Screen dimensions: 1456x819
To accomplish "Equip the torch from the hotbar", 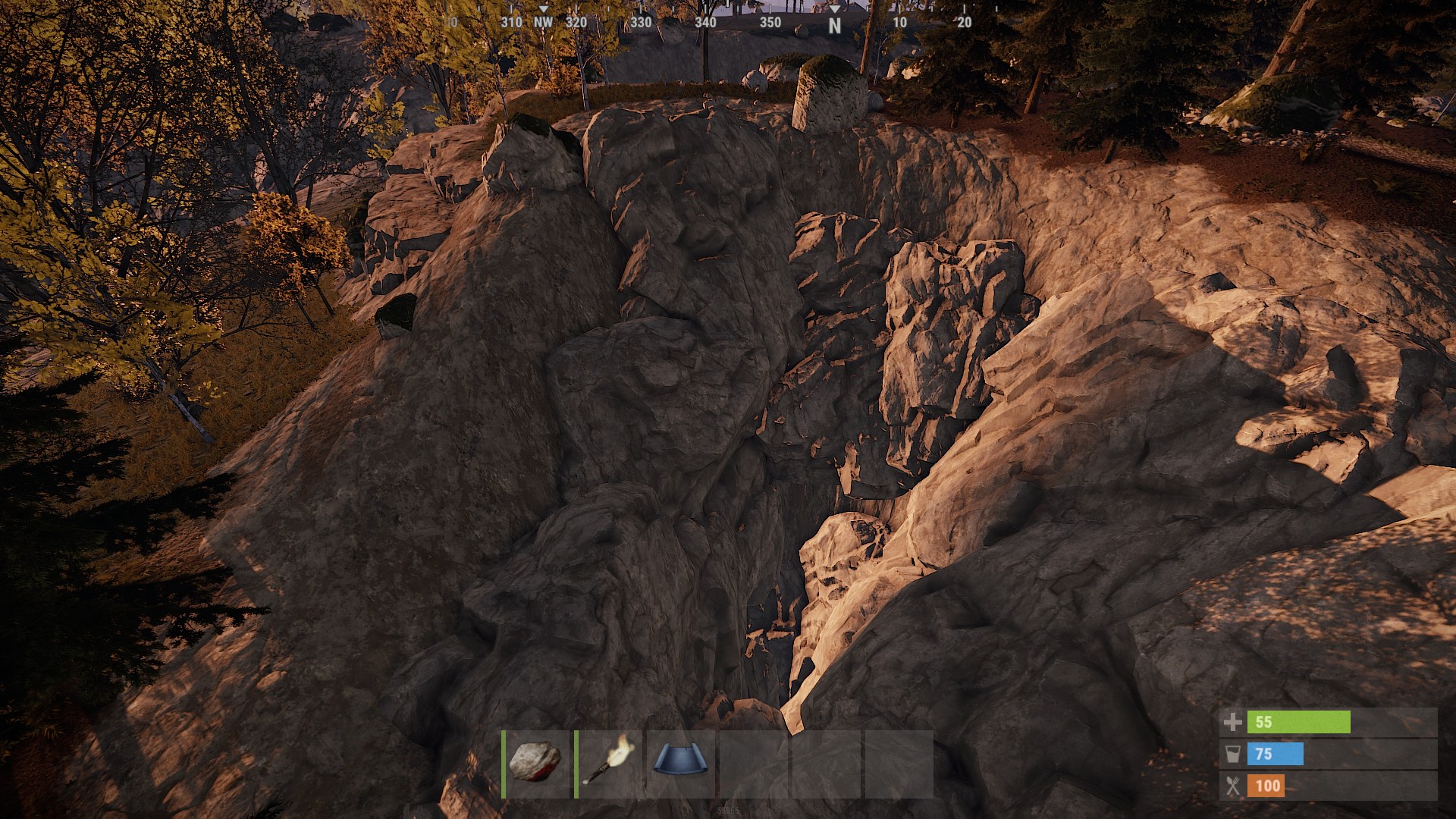I will click(609, 763).
